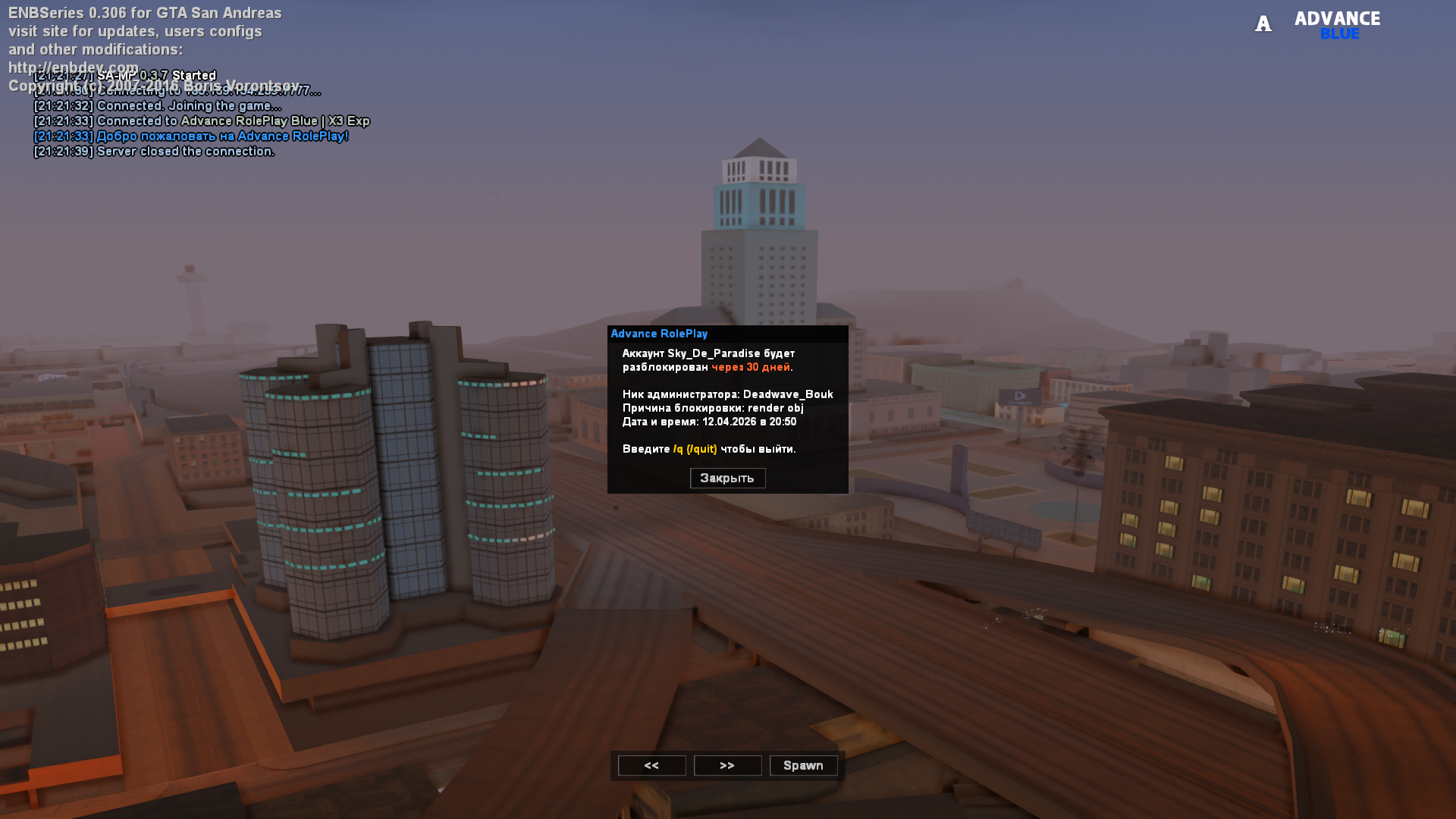The image size is (1456, 819).
Task: Select the previous class with << button
Action: [651, 766]
